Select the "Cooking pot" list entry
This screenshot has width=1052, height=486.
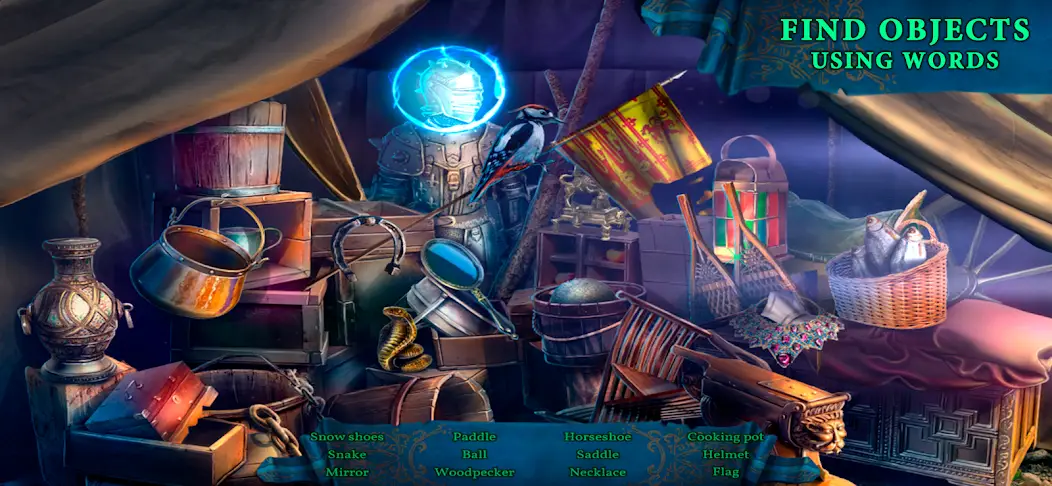tap(726, 437)
